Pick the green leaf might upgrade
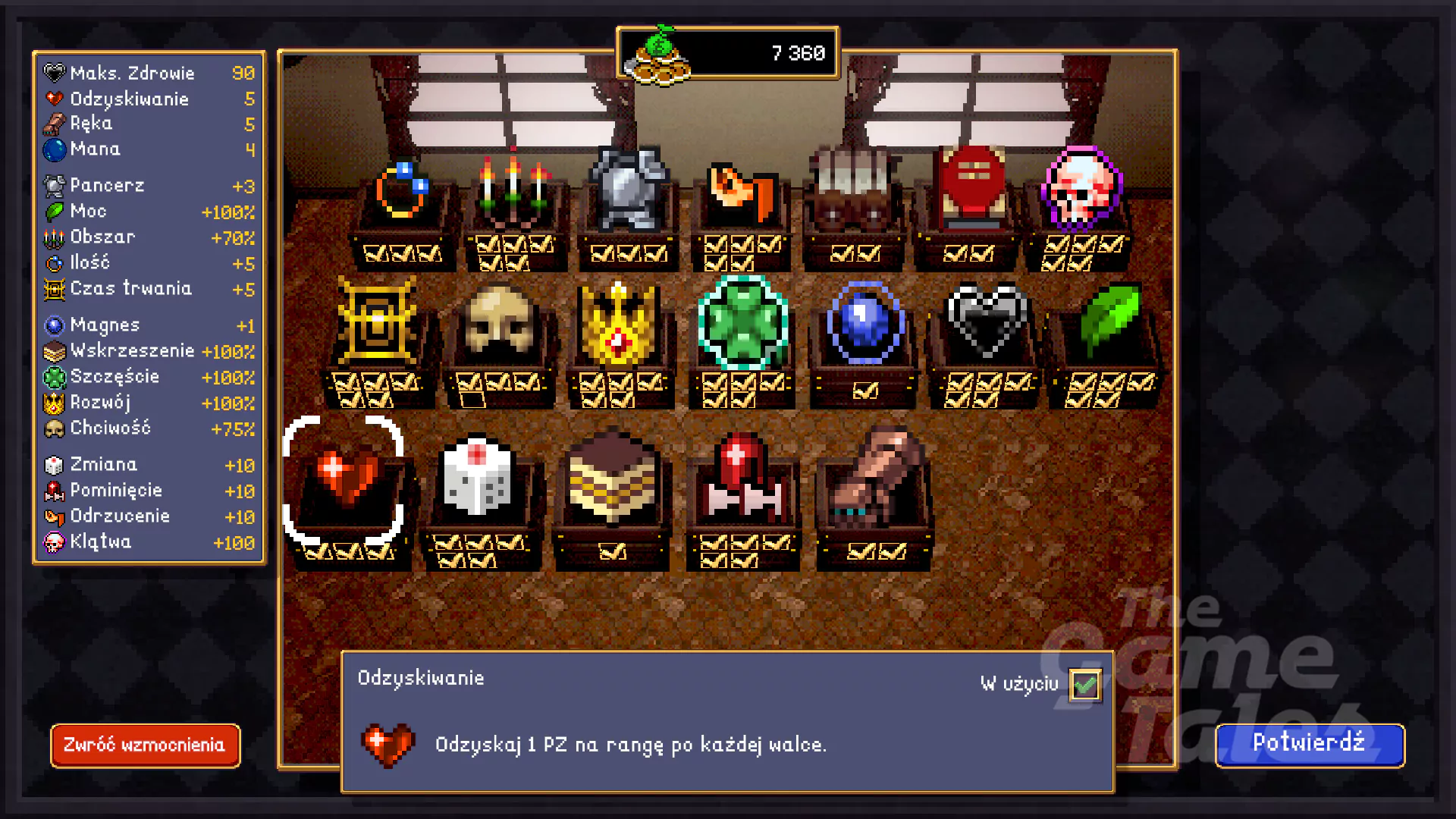Screen dimensions: 1456x819 pyautogui.click(x=1108, y=318)
